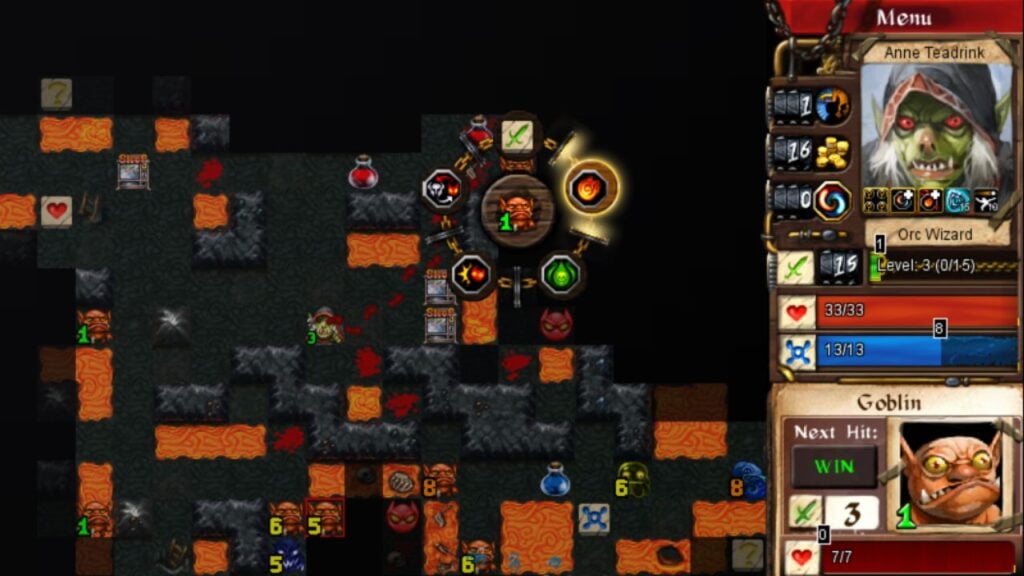Select the skull and flame glyph

pyautogui.click(x=442, y=188)
